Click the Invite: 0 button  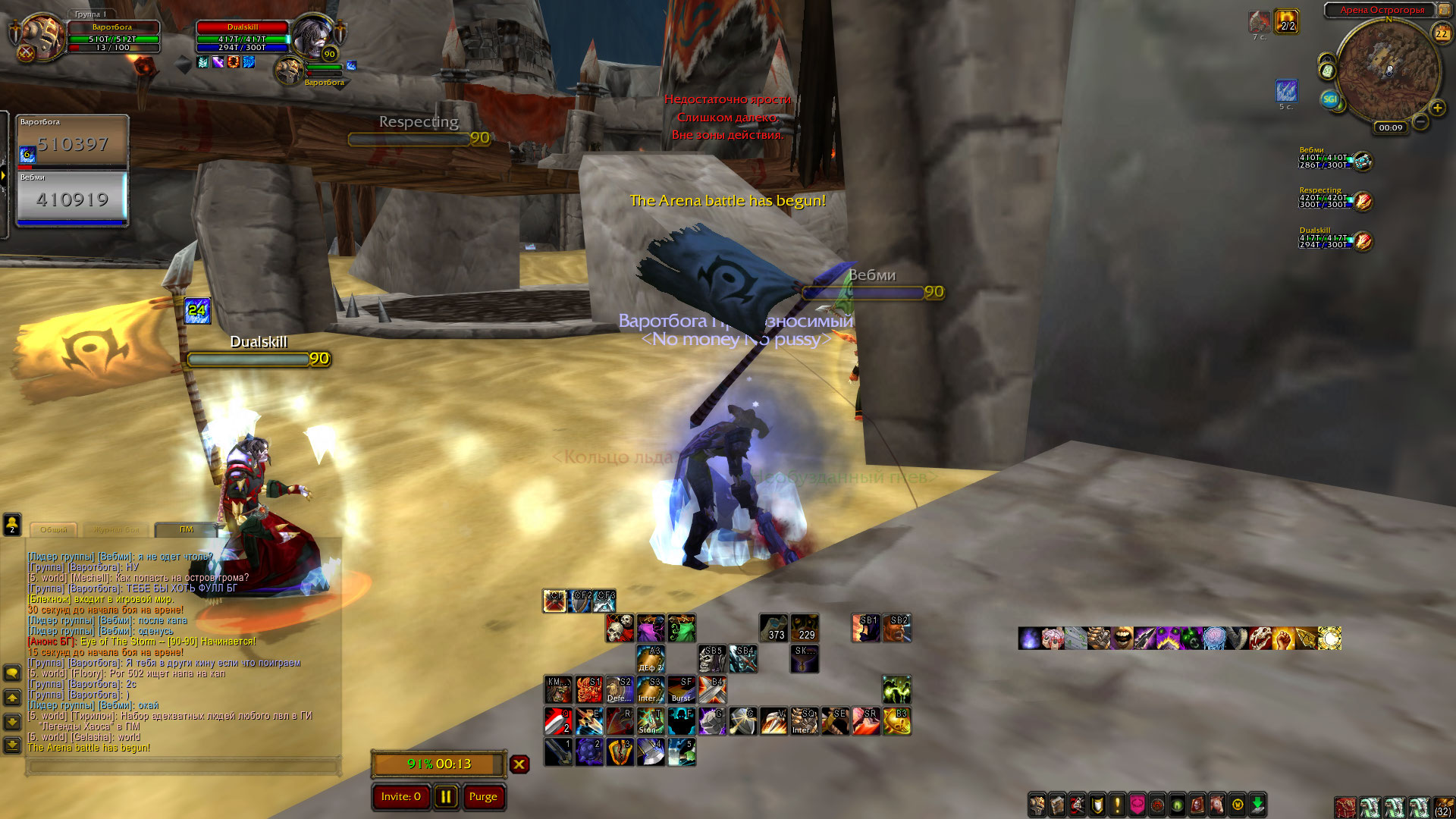[x=400, y=797]
